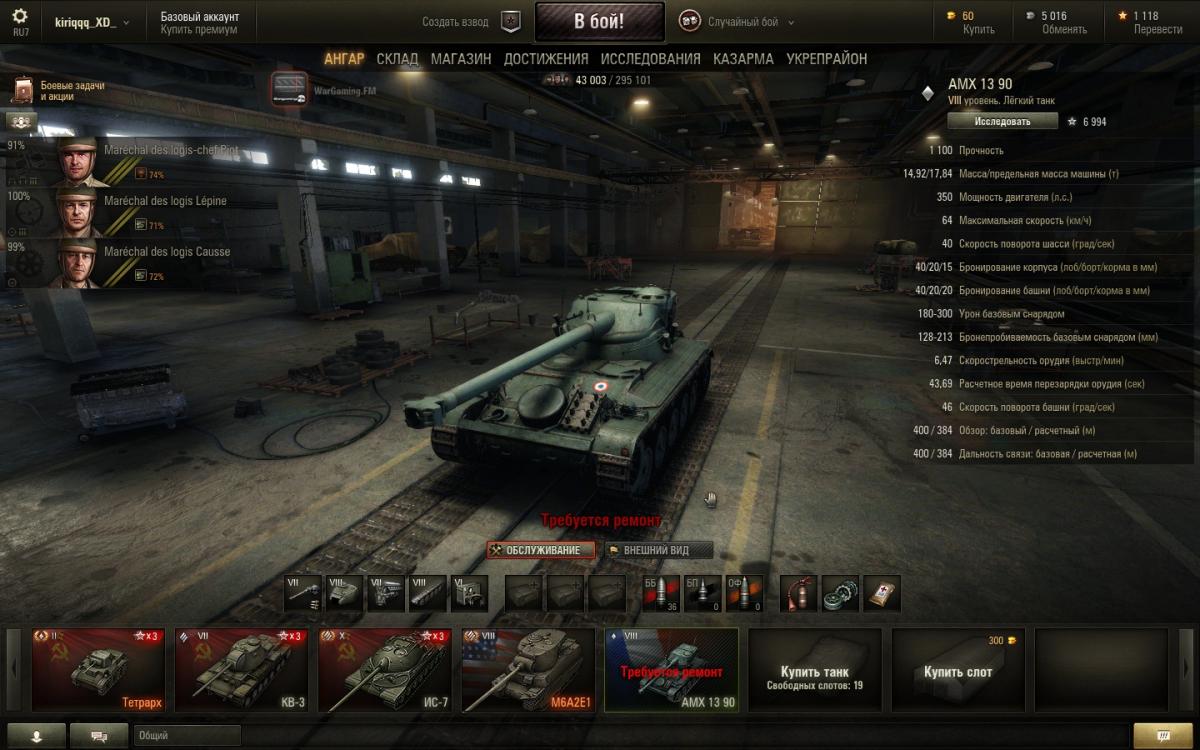Choose the M6A2E1 tank in carousel
The height and width of the screenshot is (750, 1200).
click(x=527, y=669)
